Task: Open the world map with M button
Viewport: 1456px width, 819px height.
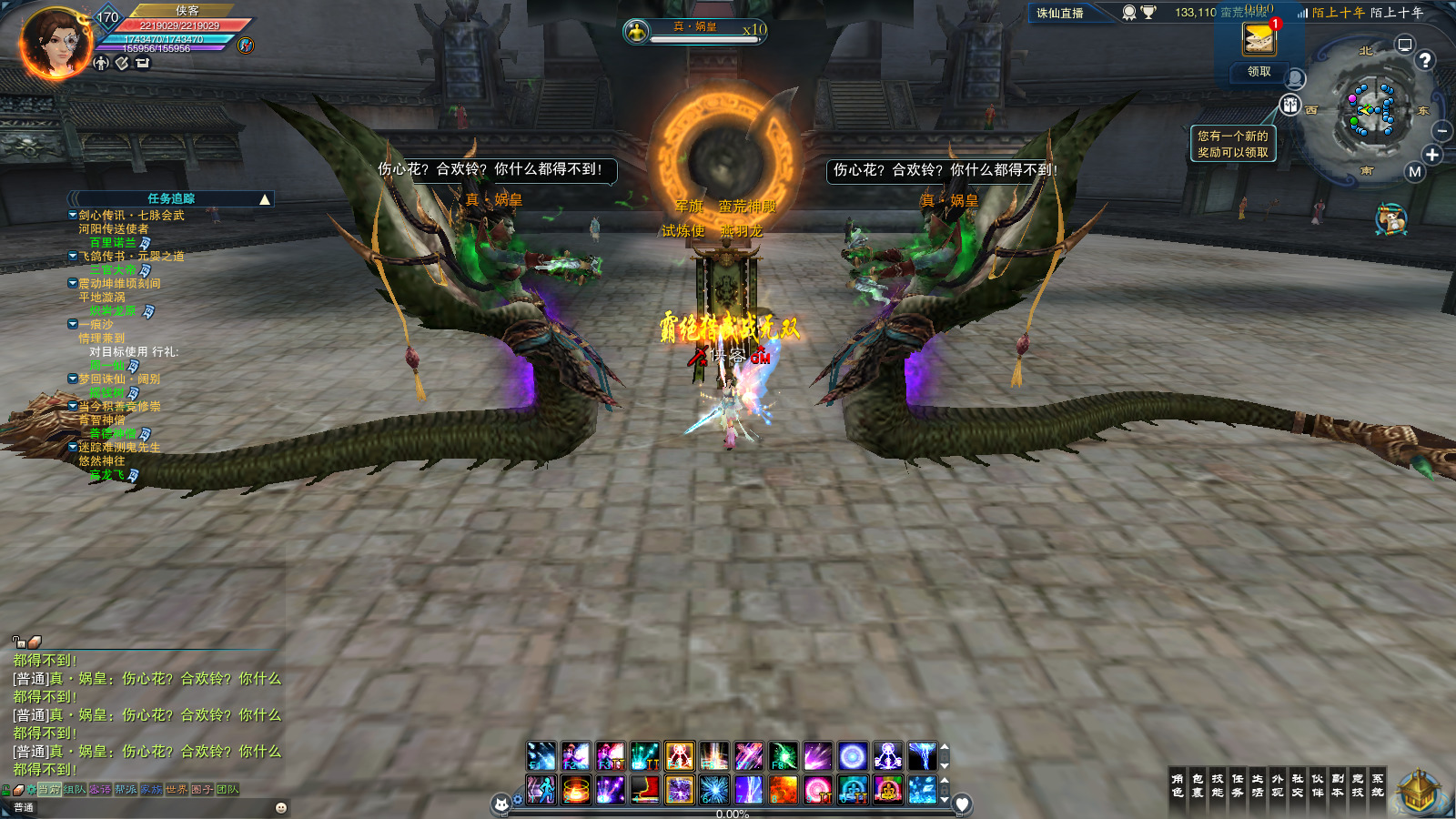Action: tap(1414, 172)
